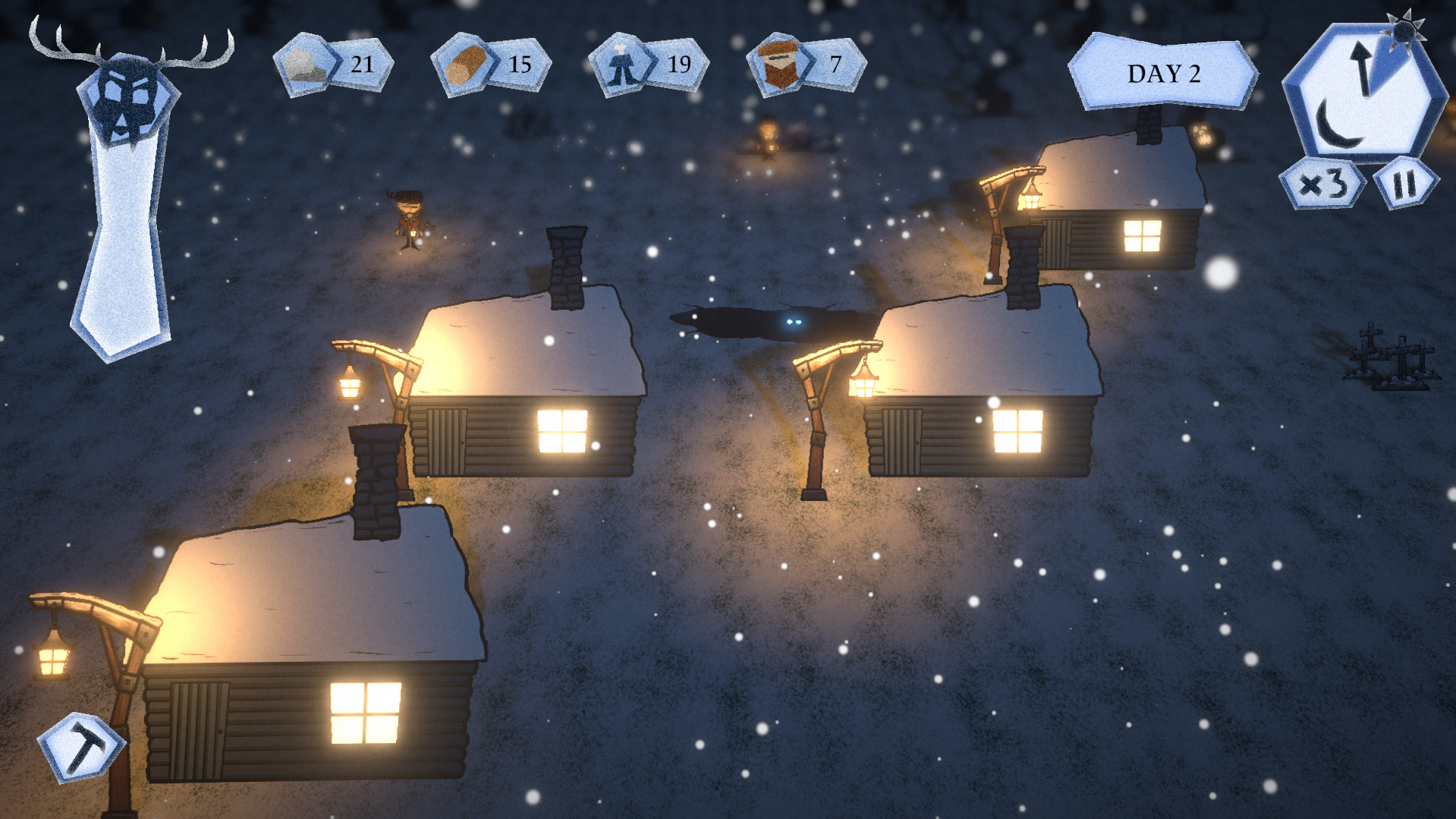Open the hammer build menu
This screenshot has height=819, width=1456.
tap(79, 748)
